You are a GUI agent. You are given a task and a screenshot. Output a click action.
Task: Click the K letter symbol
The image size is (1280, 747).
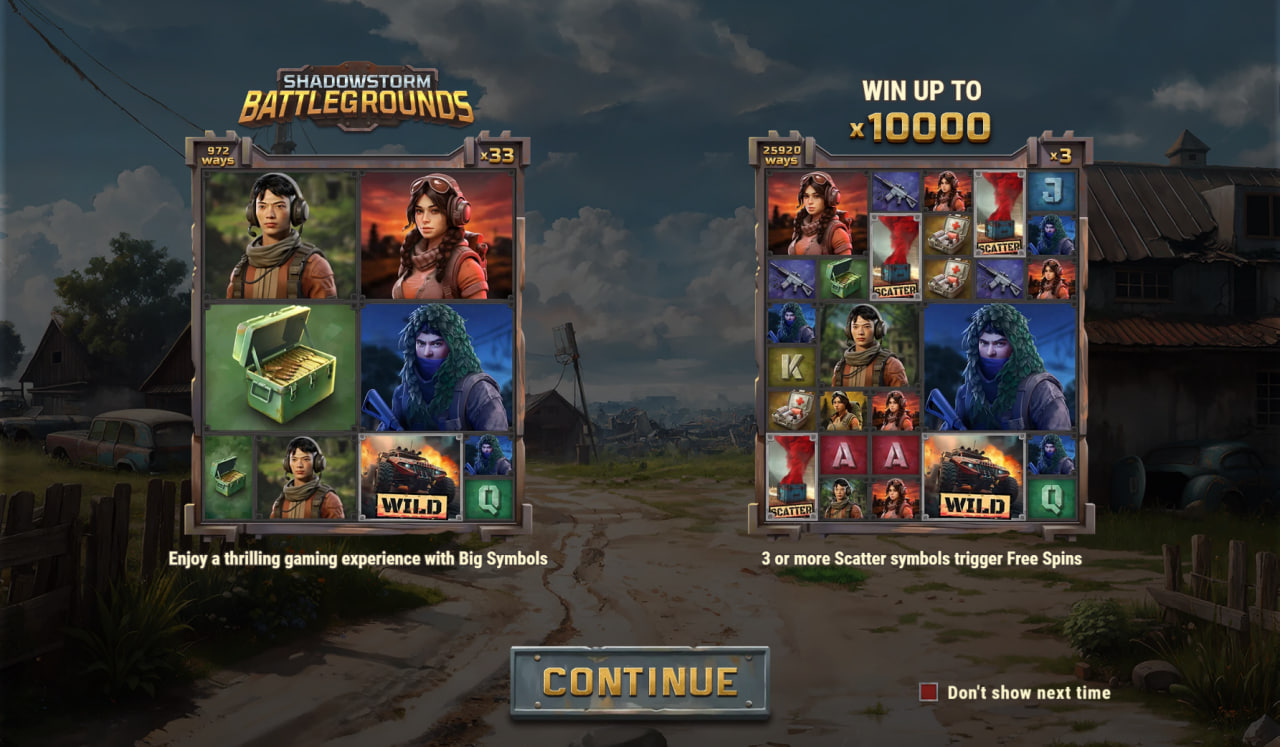pos(793,365)
